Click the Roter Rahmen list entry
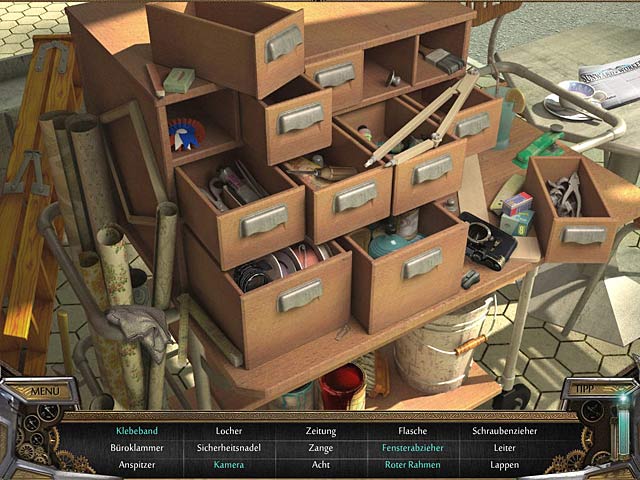 click(x=412, y=464)
